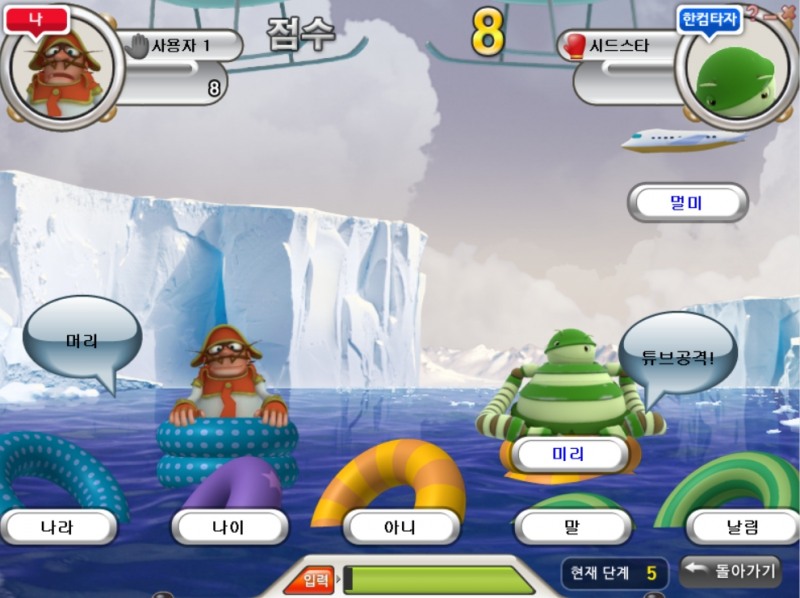Click the 미리 word tile
This screenshot has height=598, width=800.
click(568, 454)
